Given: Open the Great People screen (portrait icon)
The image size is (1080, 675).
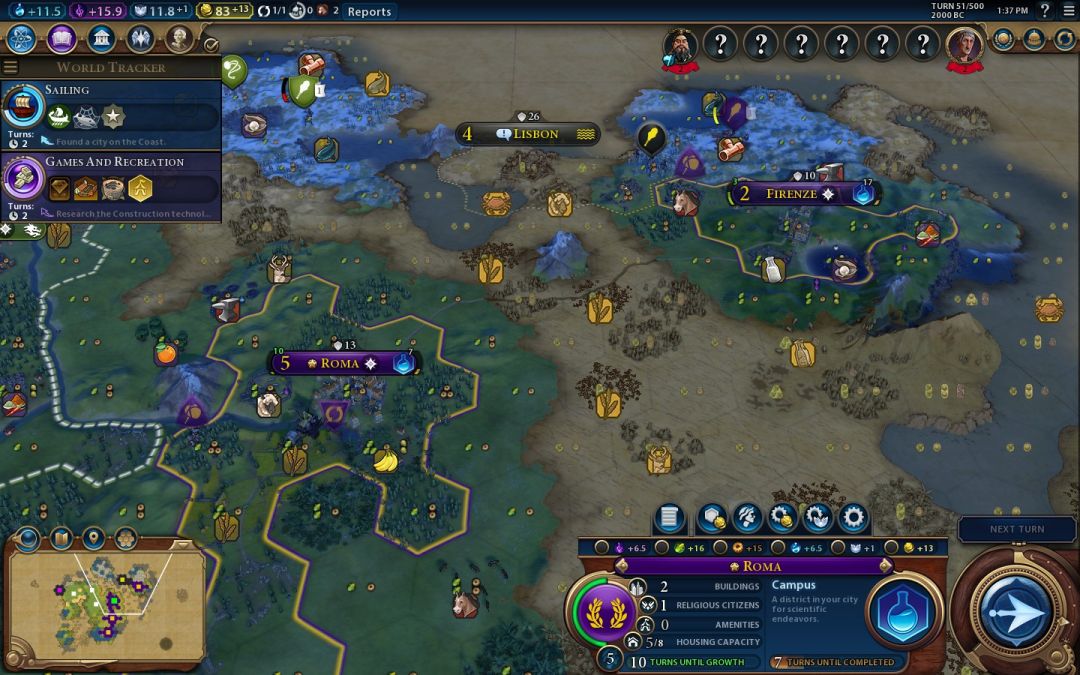Looking at the screenshot, I should pyautogui.click(x=179, y=39).
